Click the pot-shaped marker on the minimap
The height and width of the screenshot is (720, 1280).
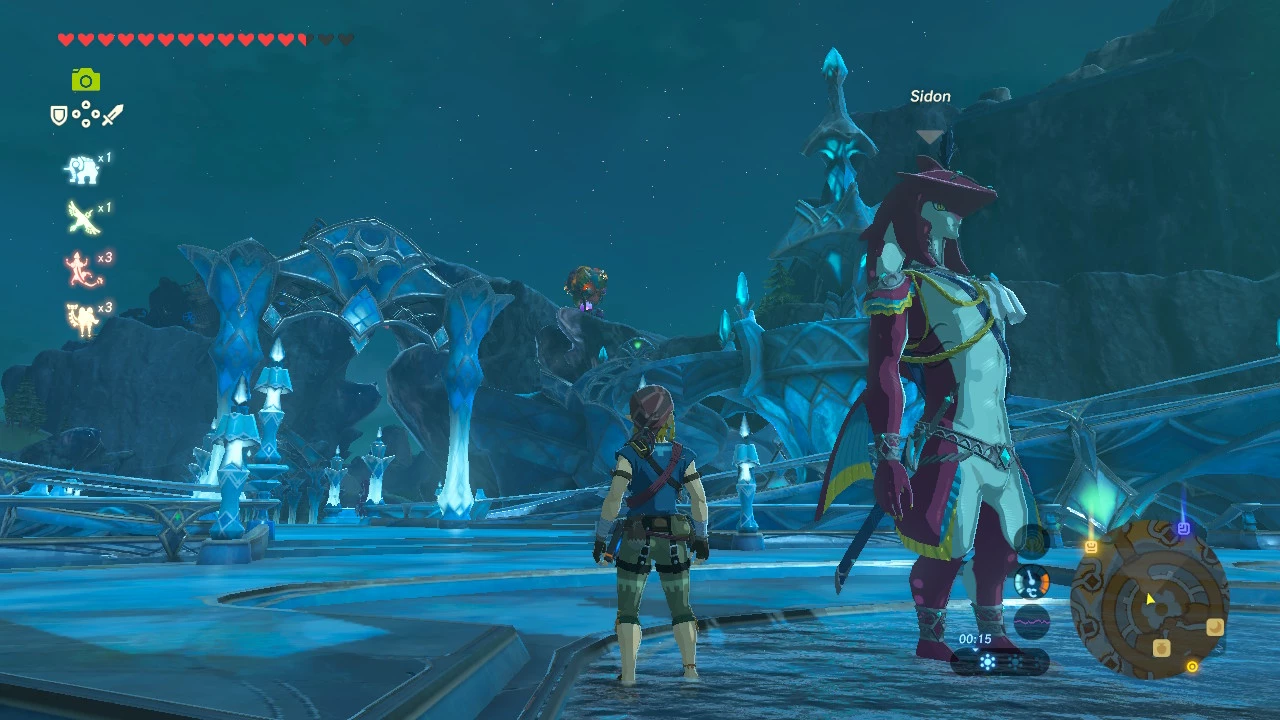pyautogui.click(x=1160, y=646)
